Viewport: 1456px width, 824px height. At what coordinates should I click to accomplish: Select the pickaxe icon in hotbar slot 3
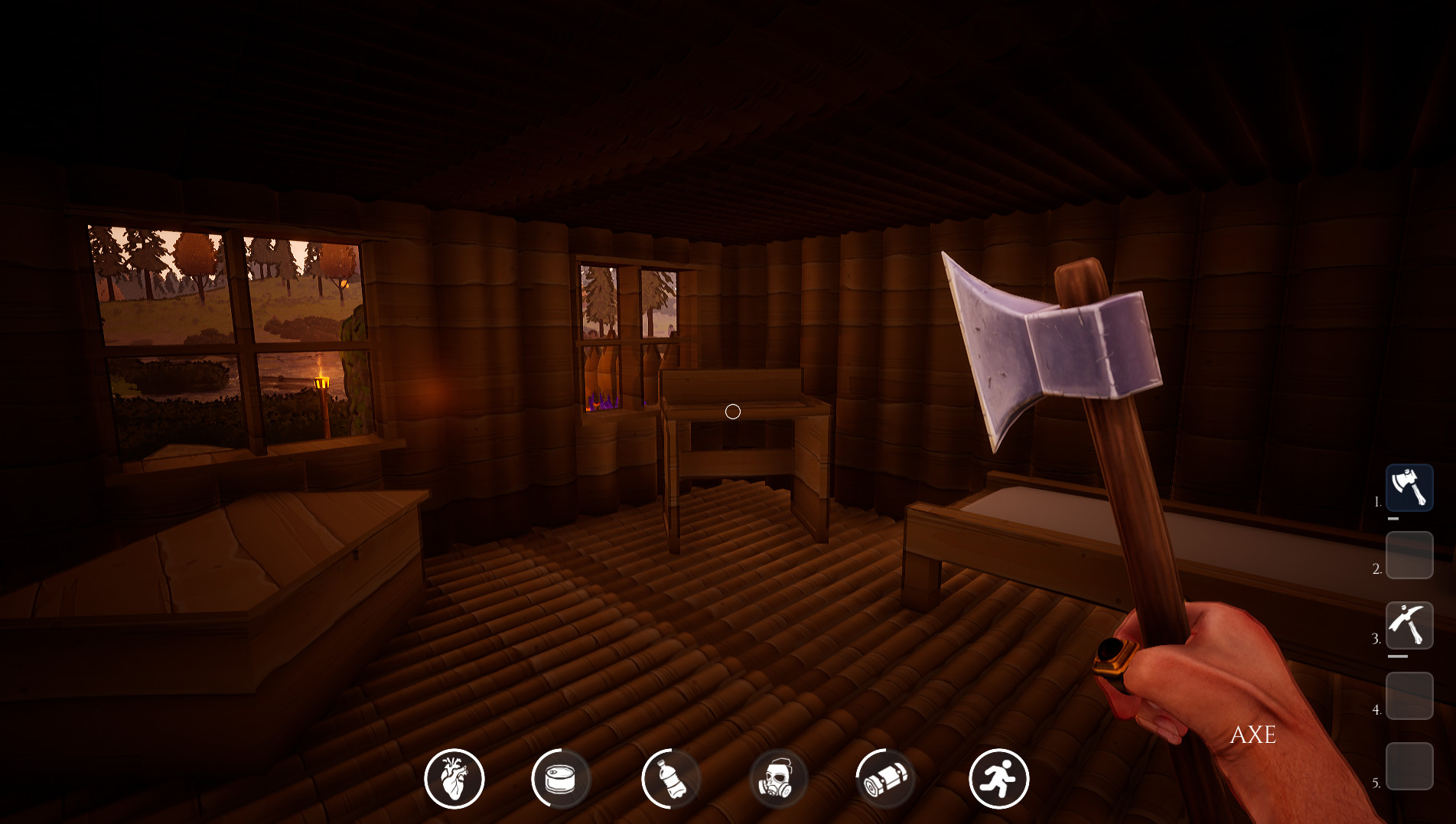coord(1409,626)
